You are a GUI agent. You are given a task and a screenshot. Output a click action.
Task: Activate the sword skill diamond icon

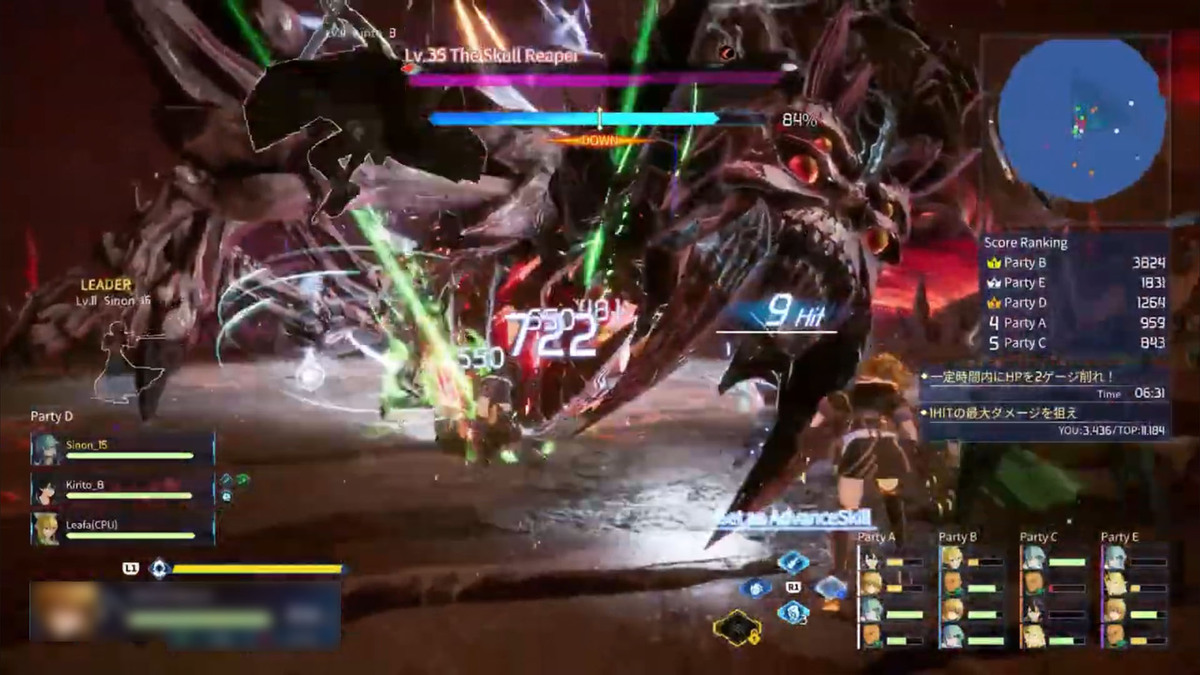pos(793,562)
